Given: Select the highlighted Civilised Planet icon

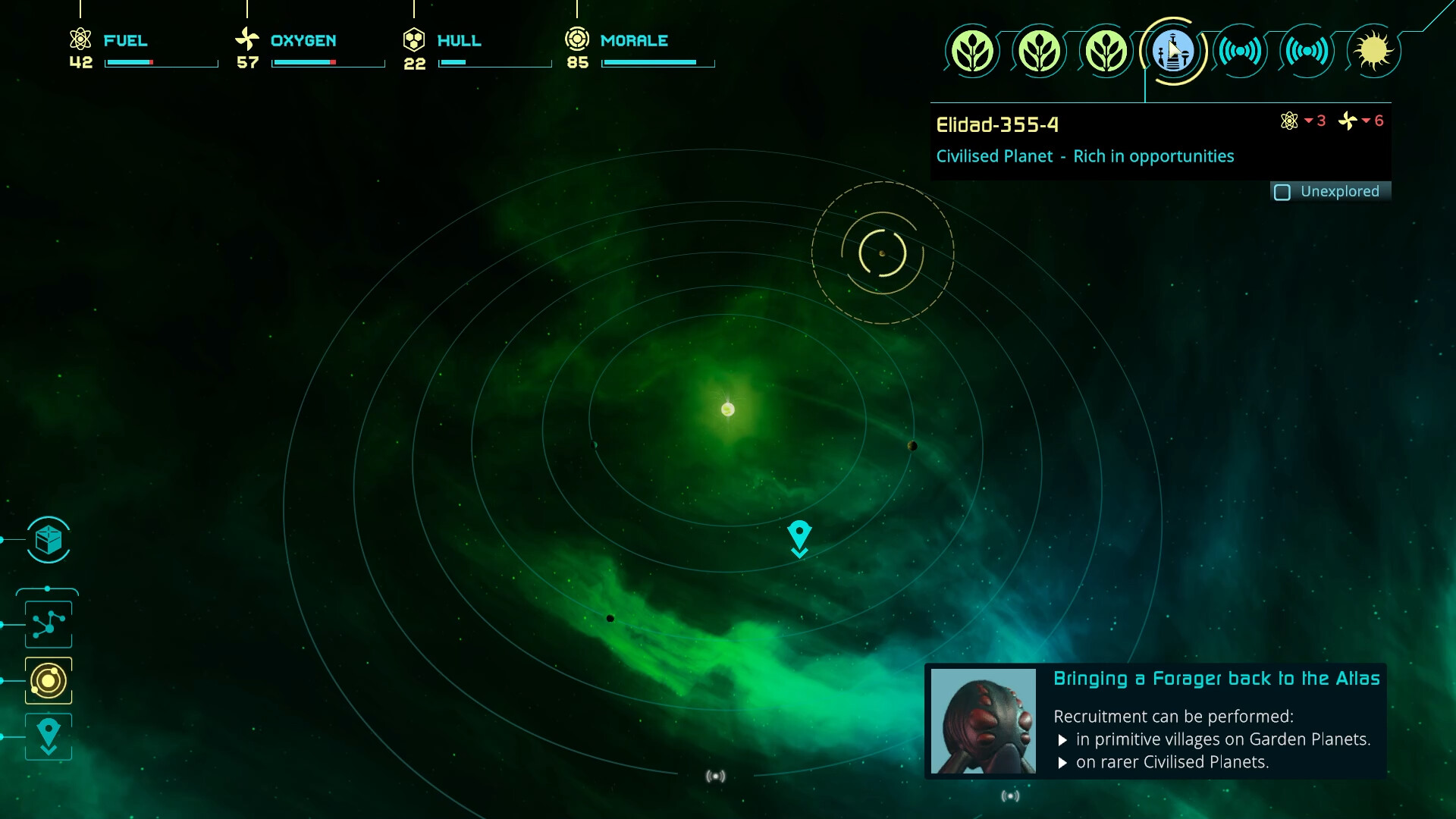Looking at the screenshot, I should (1175, 51).
